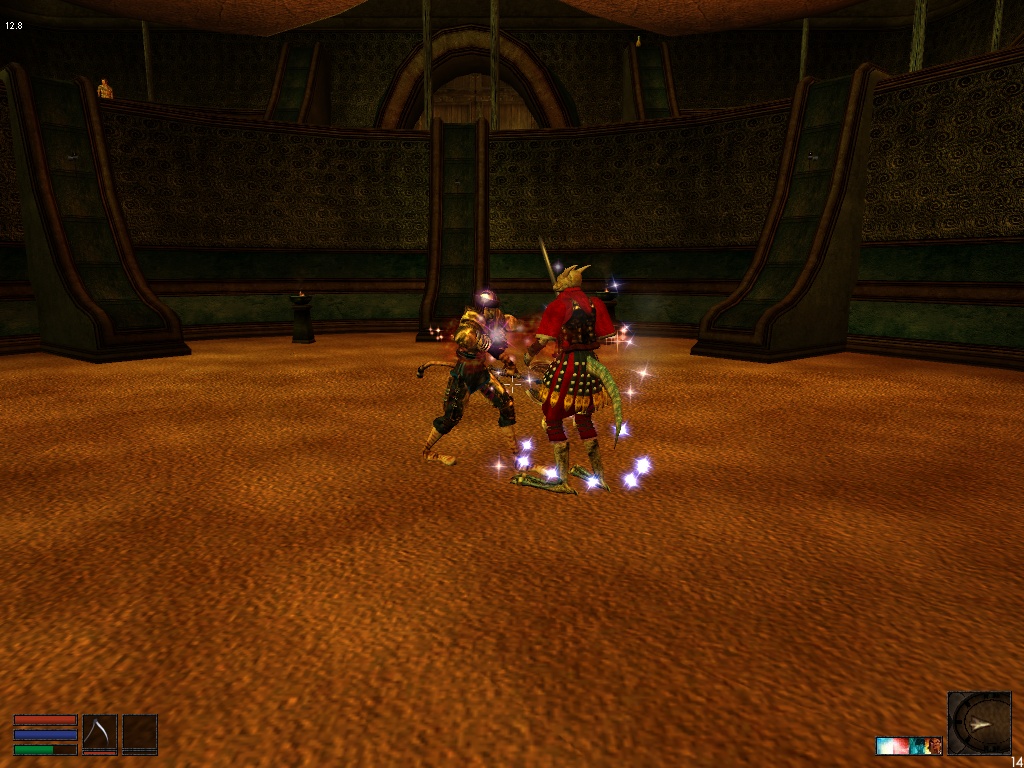Click the empty spell slot beside the weapon

pos(140,734)
